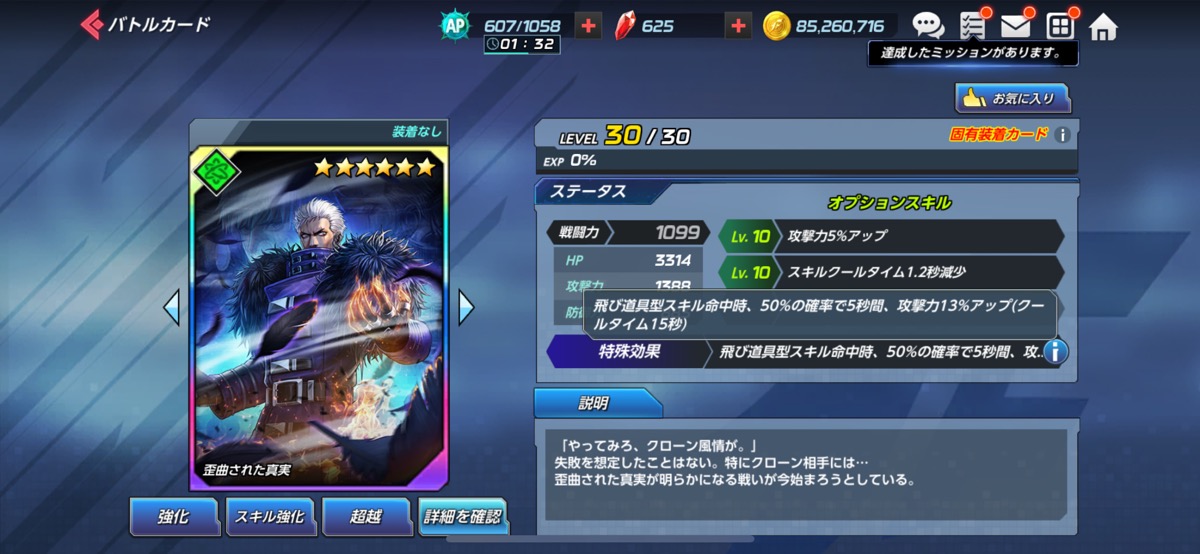
Task: Buy more red rubies with the plus button
Action: point(738,26)
